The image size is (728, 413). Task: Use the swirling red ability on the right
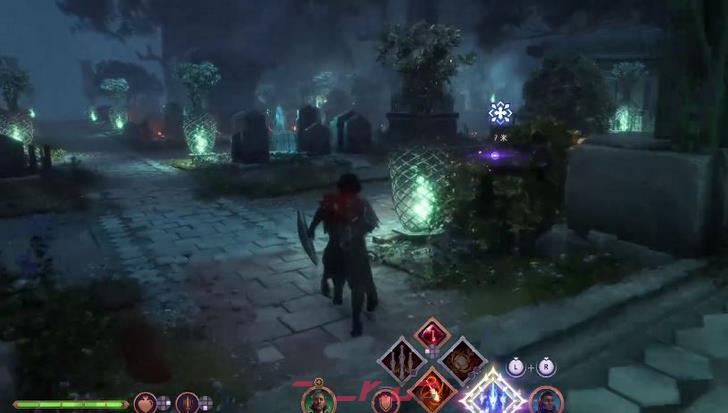(462, 360)
